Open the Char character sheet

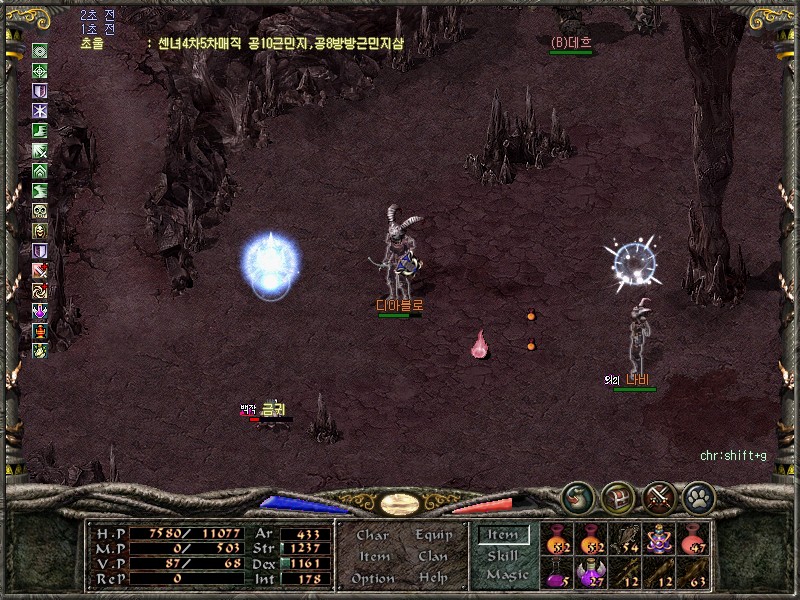pos(372,536)
